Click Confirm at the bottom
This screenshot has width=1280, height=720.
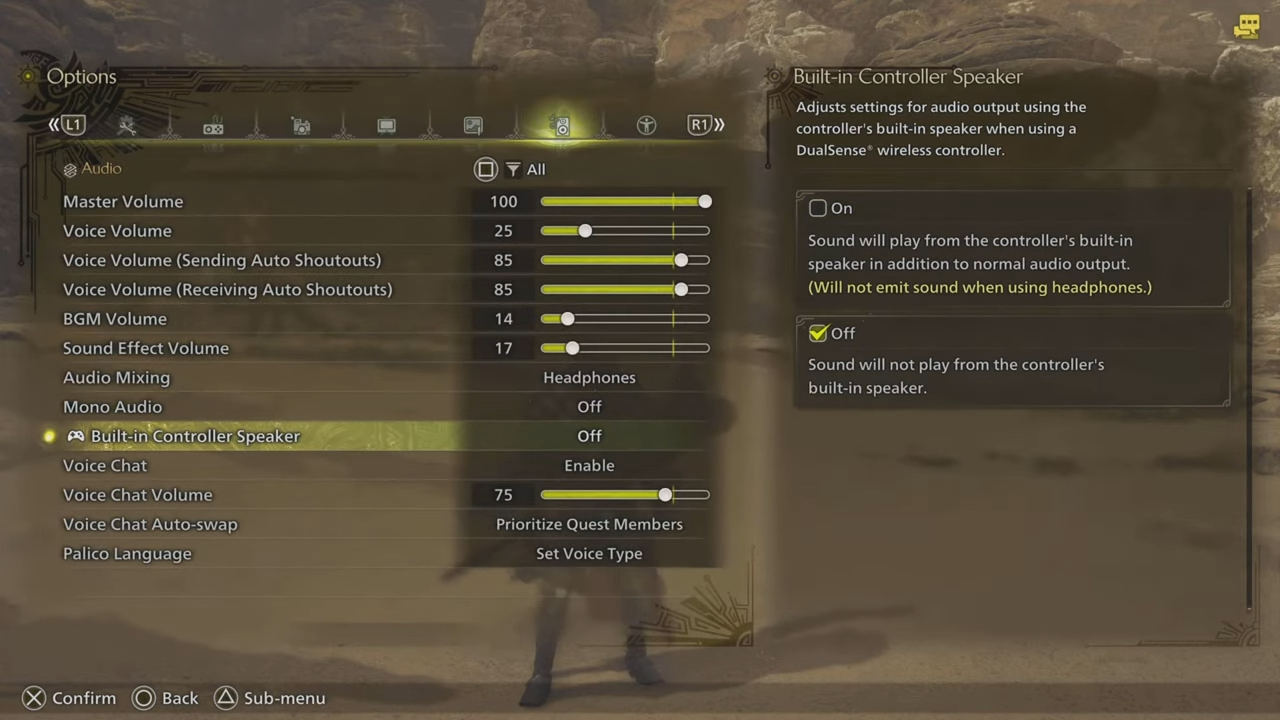tap(67, 698)
